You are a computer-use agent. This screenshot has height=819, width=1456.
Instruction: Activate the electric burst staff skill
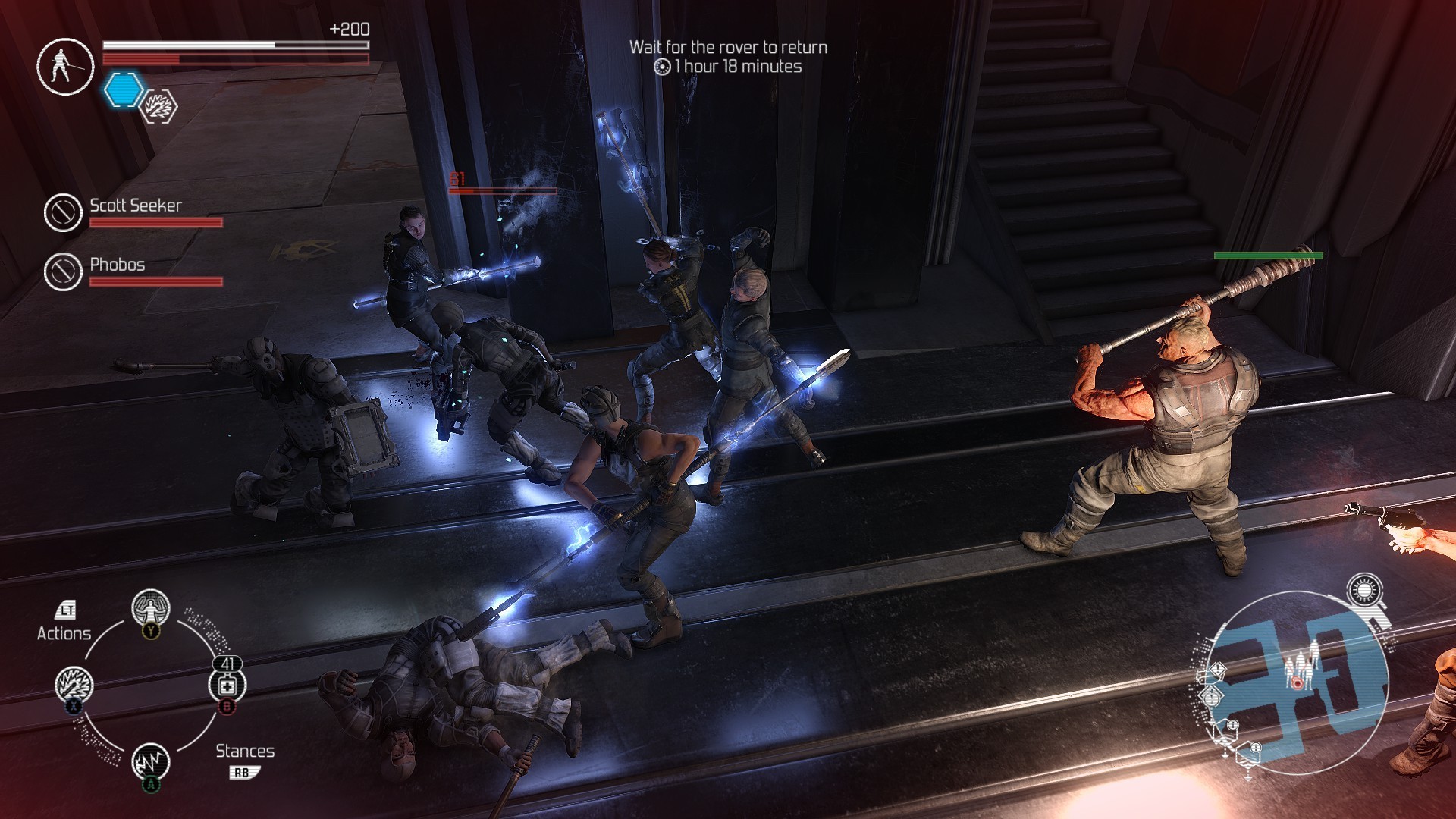click(74, 685)
